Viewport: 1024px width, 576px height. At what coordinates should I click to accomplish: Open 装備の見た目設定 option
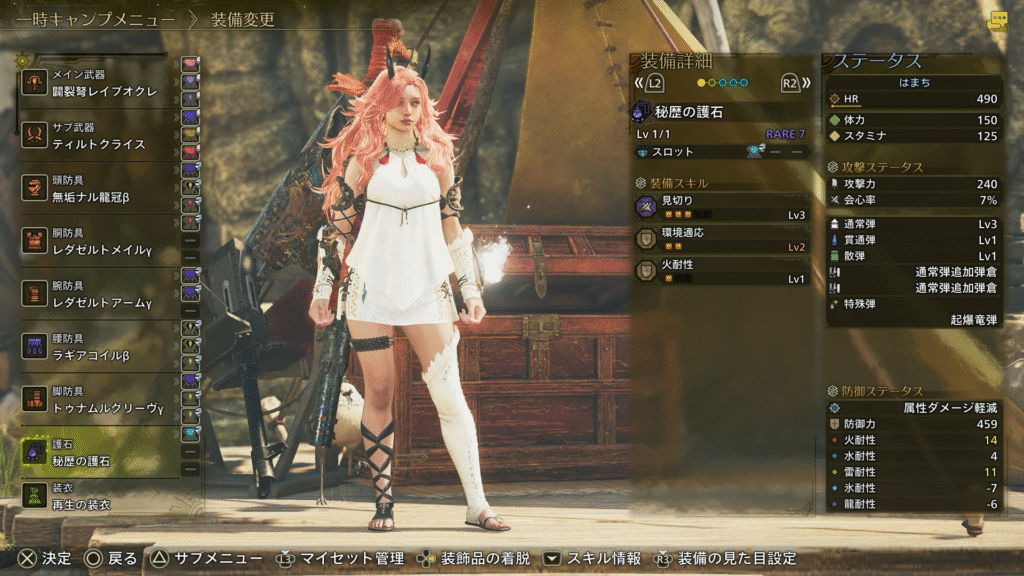736,558
